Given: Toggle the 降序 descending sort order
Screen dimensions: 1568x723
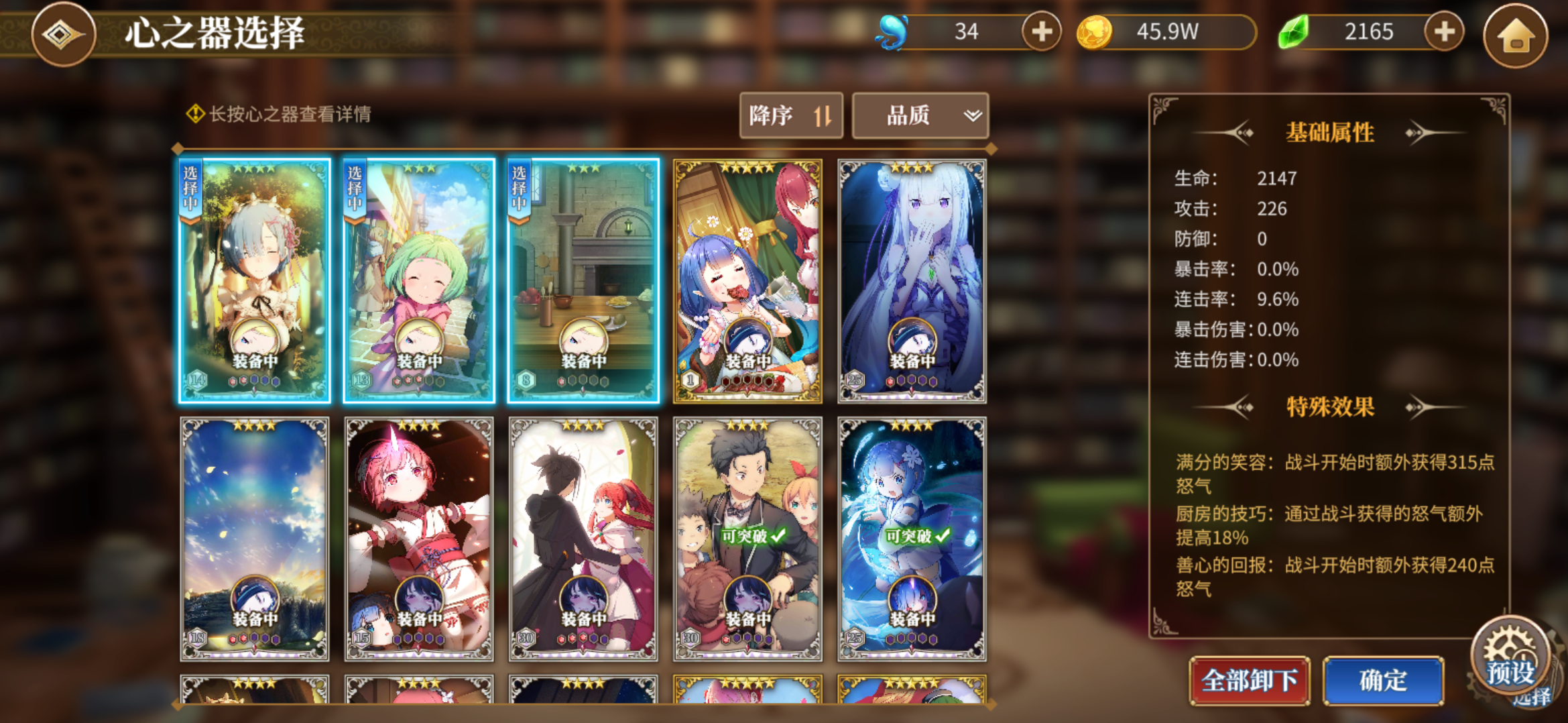Looking at the screenshot, I should [x=792, y=115].
